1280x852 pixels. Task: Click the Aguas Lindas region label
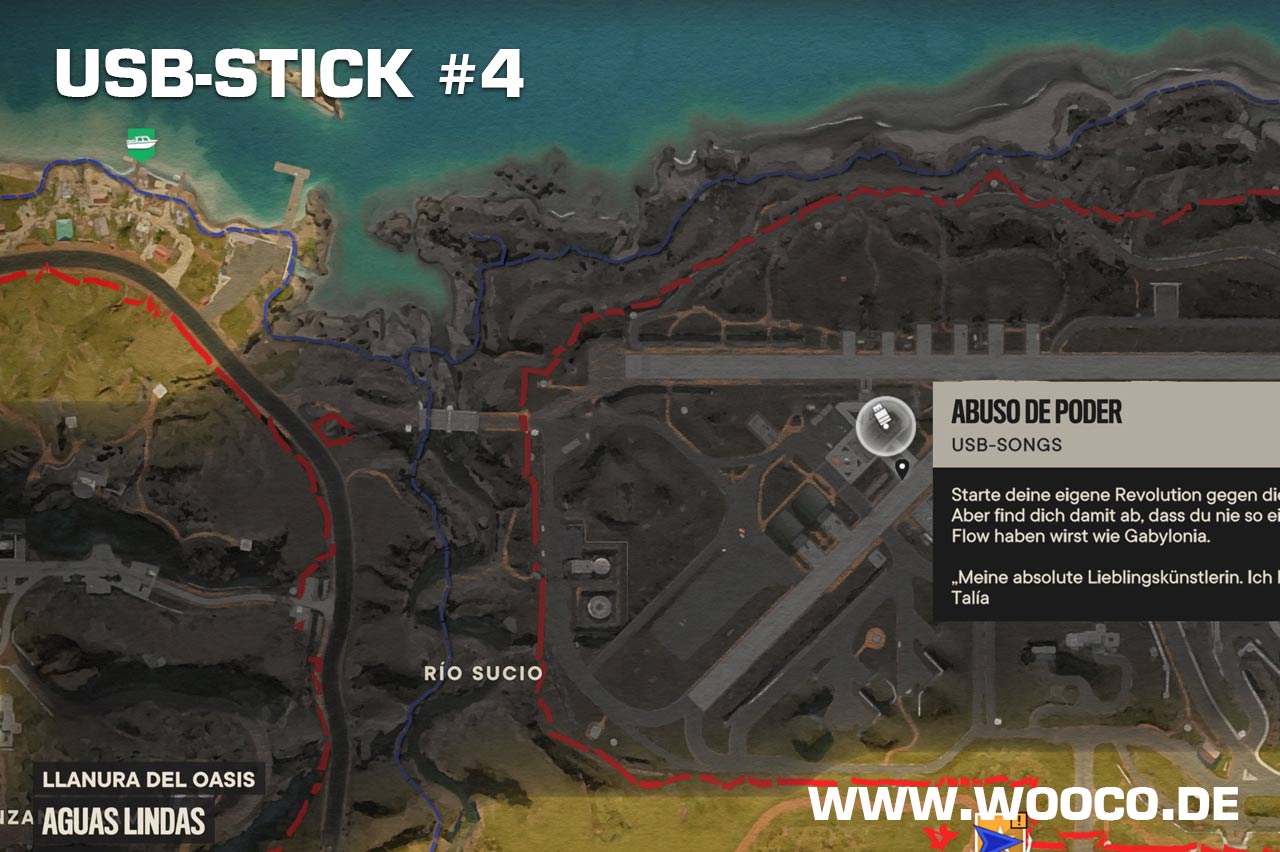125,822
